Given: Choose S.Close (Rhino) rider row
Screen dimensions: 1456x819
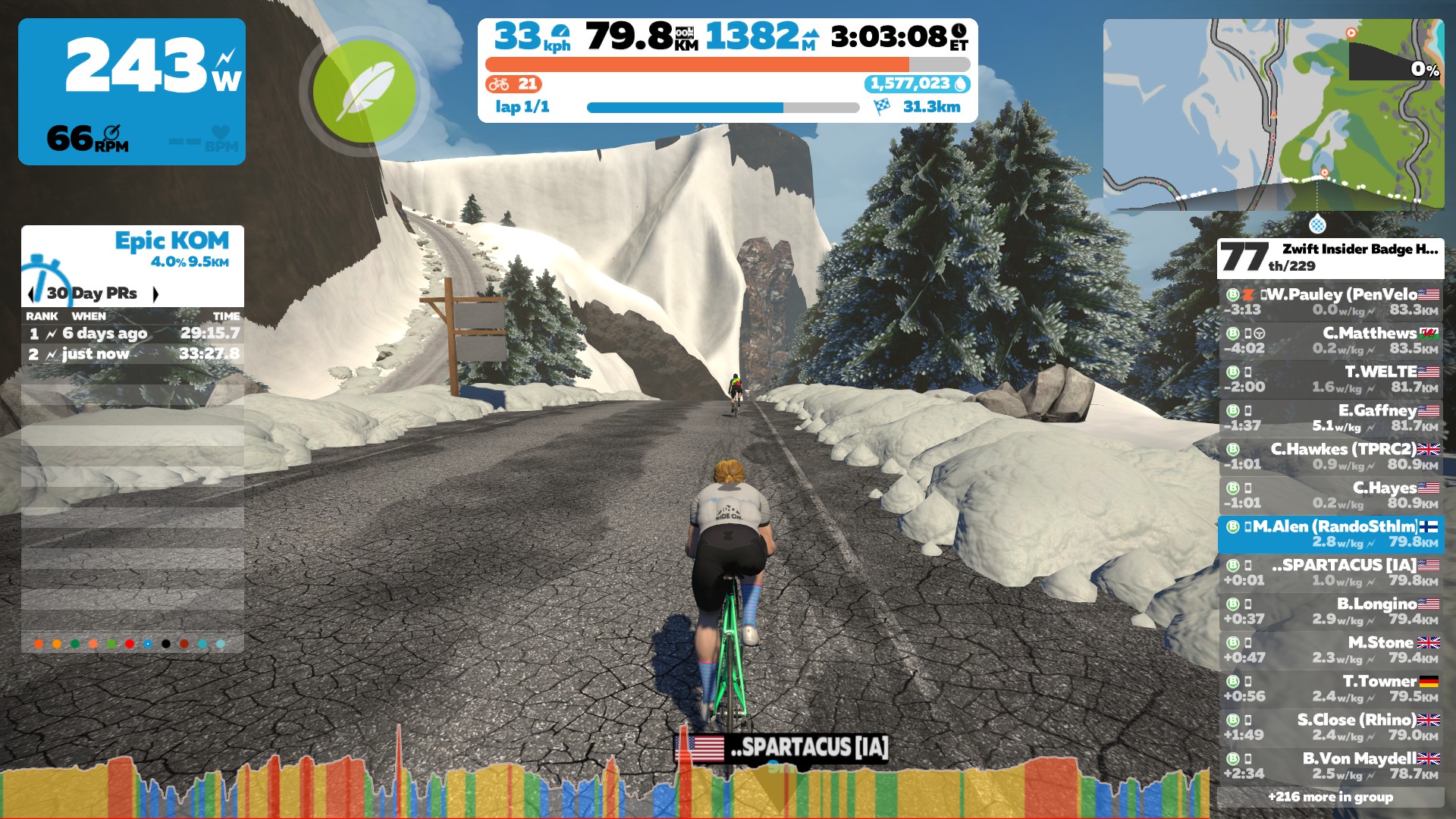Looking at the screenshot, I should click(x=1331, y=727).
